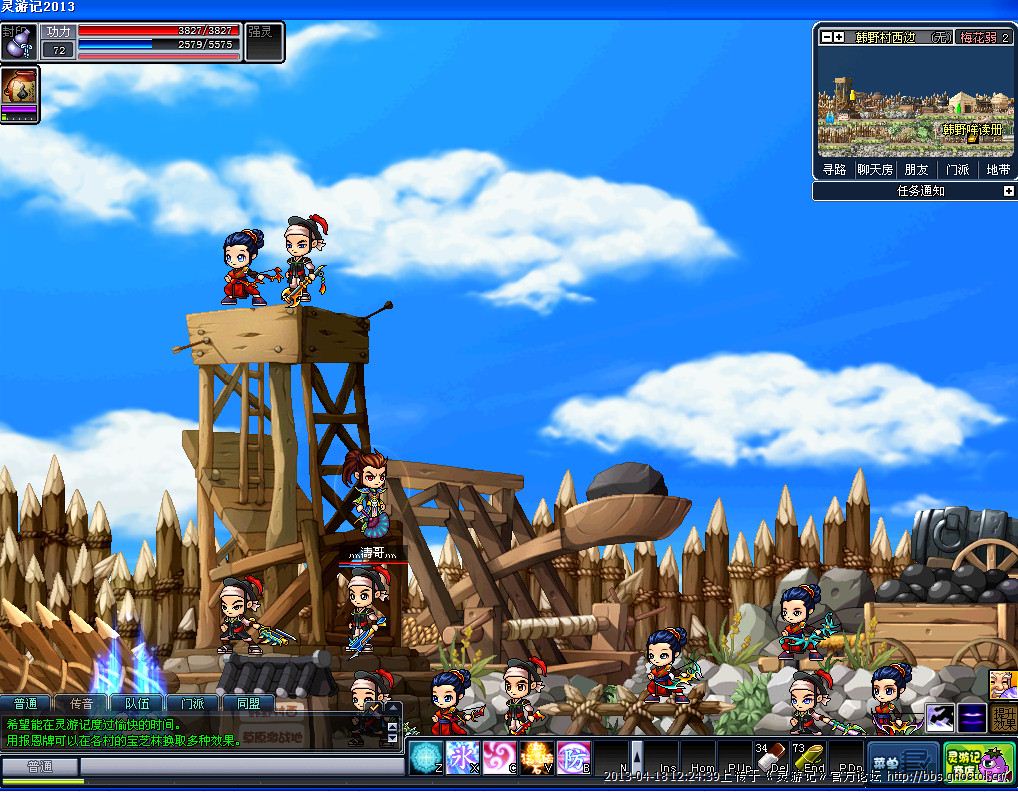Click the chat message input field
Image resolution: width=1018 pixels, height=792 pixels.
coord(240,766)
